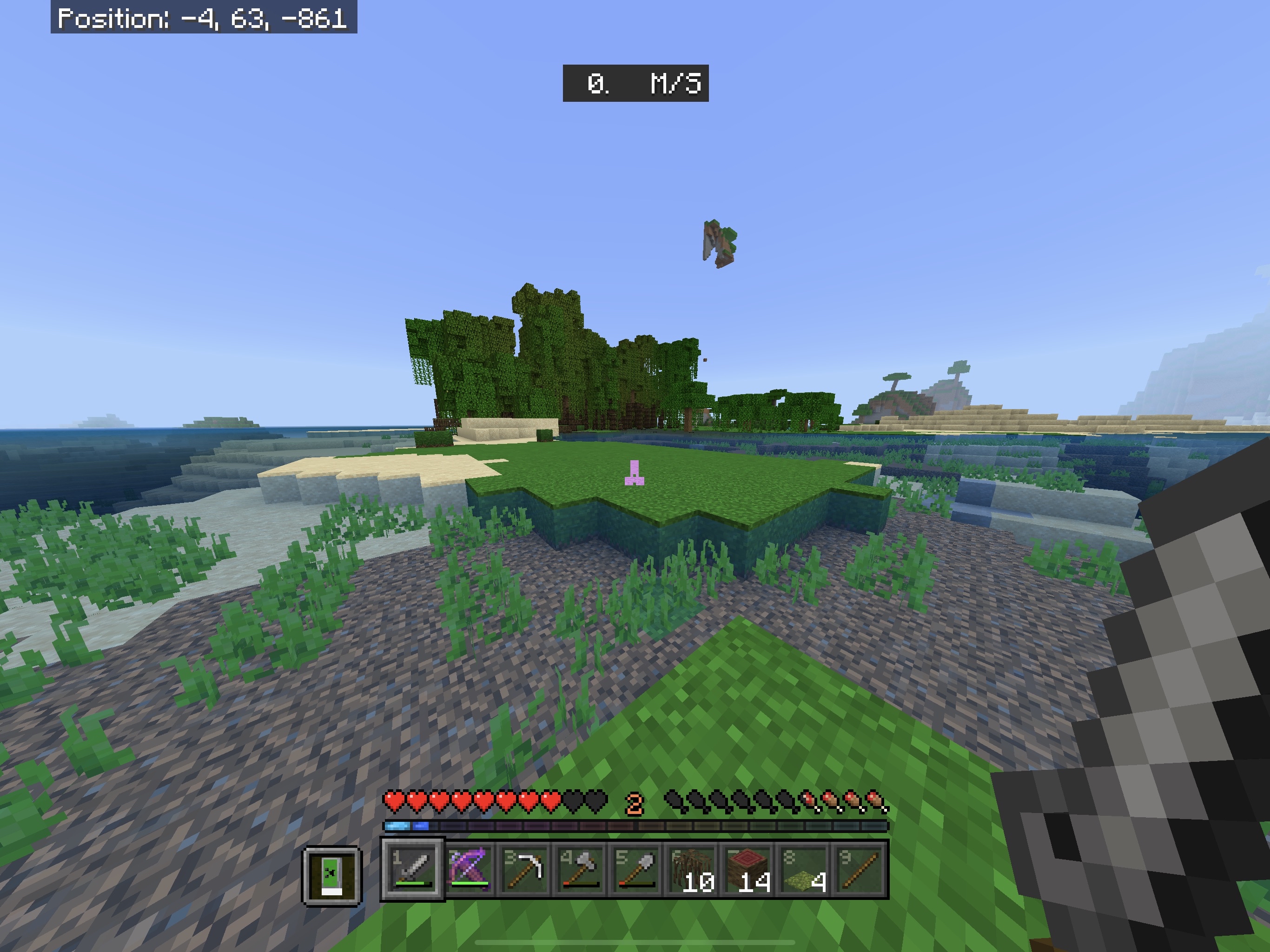
Task: Select the creeper banner off-hand slot
Action: click(x=332, y=876)
